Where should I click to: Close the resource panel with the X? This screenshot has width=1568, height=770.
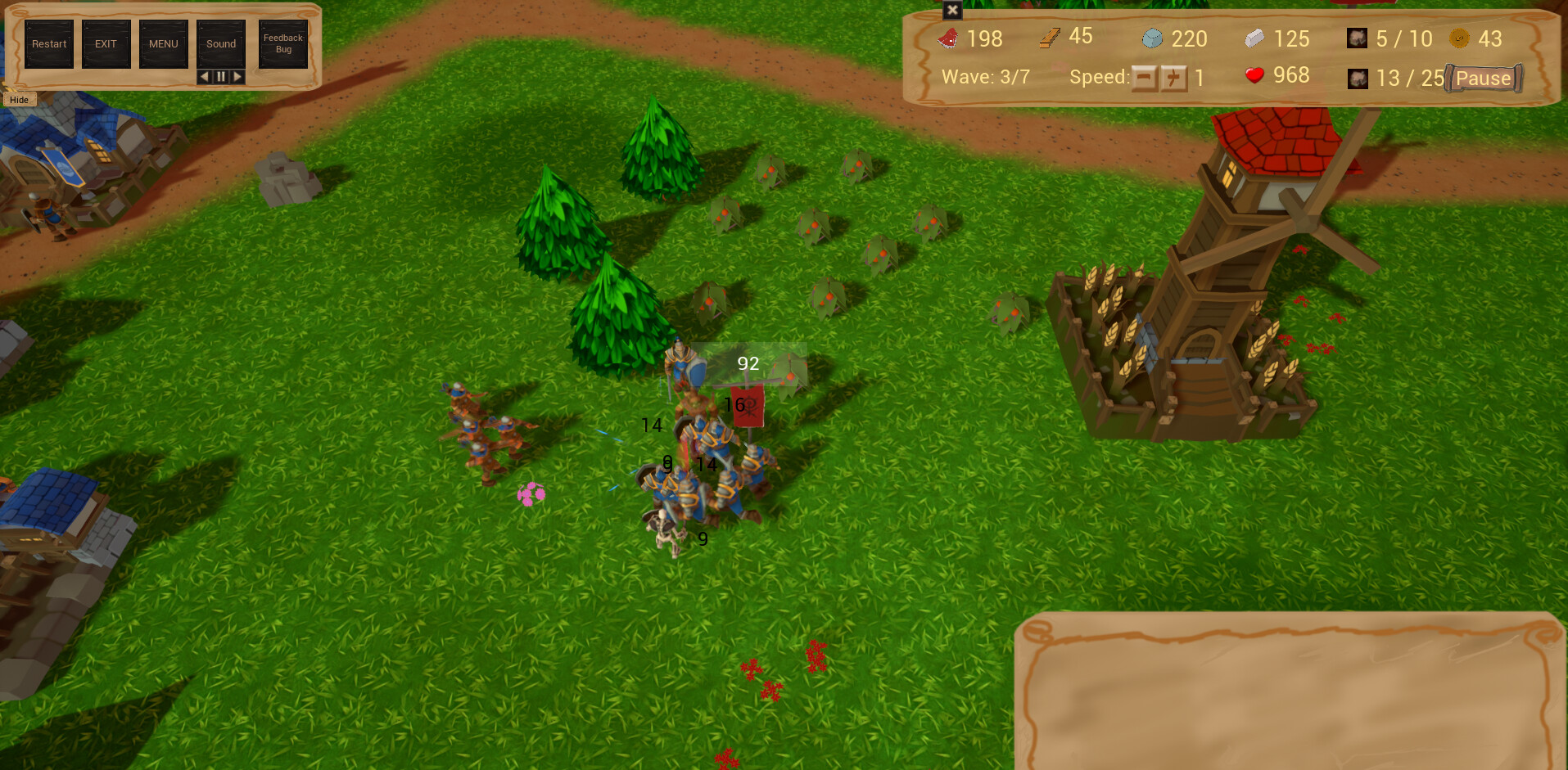pos(952,11)
